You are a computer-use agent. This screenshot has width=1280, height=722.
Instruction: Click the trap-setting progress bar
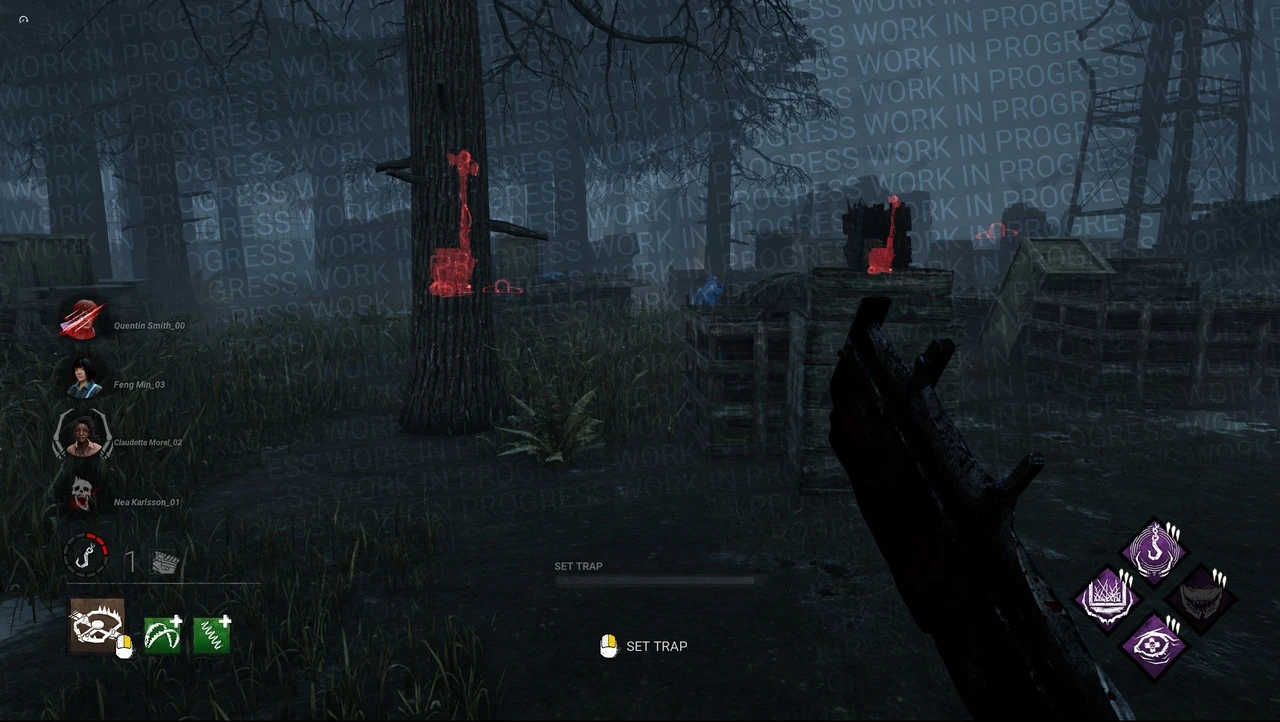pos(655,579)
